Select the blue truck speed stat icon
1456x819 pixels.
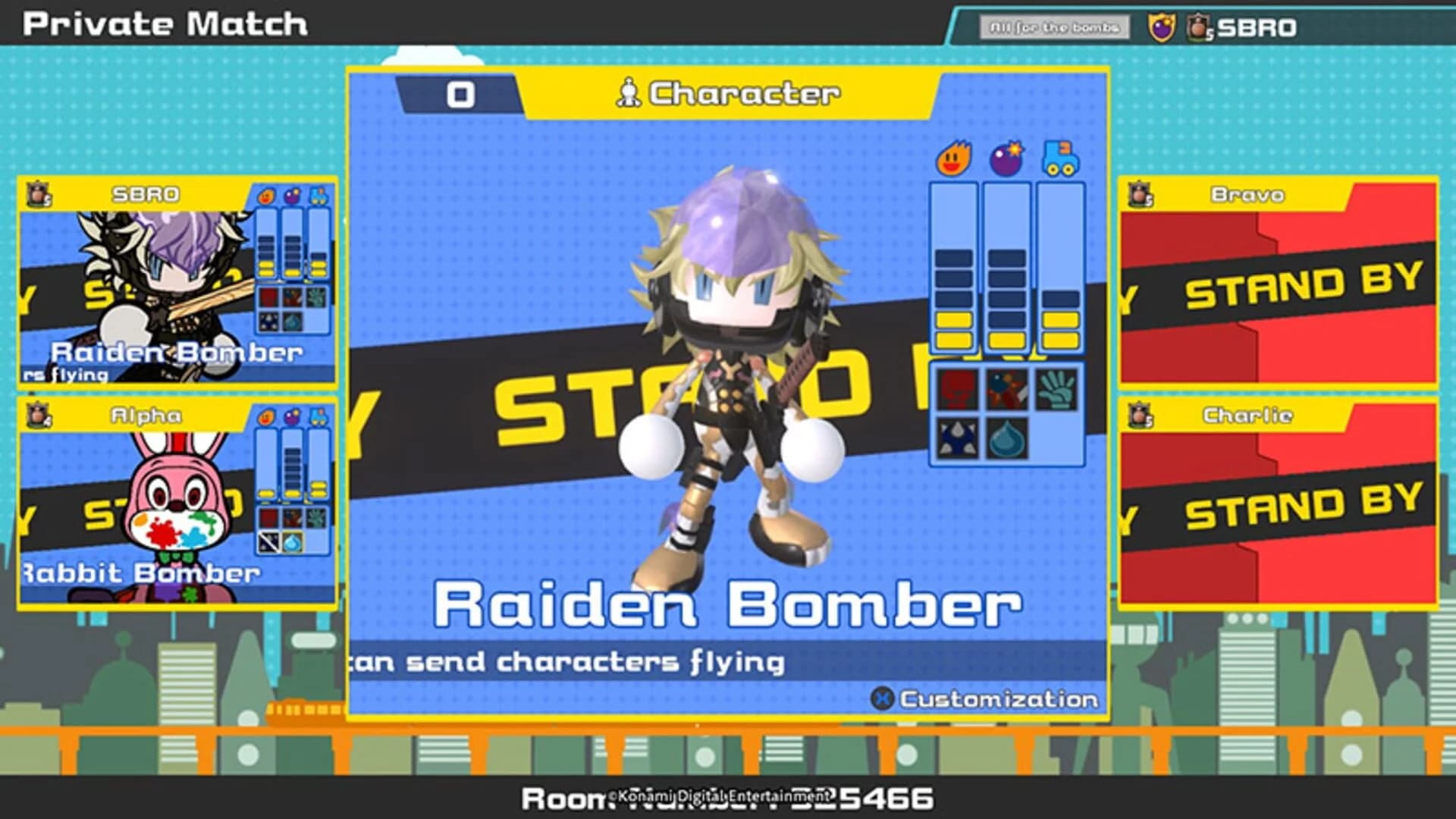tap(1057, 156)
